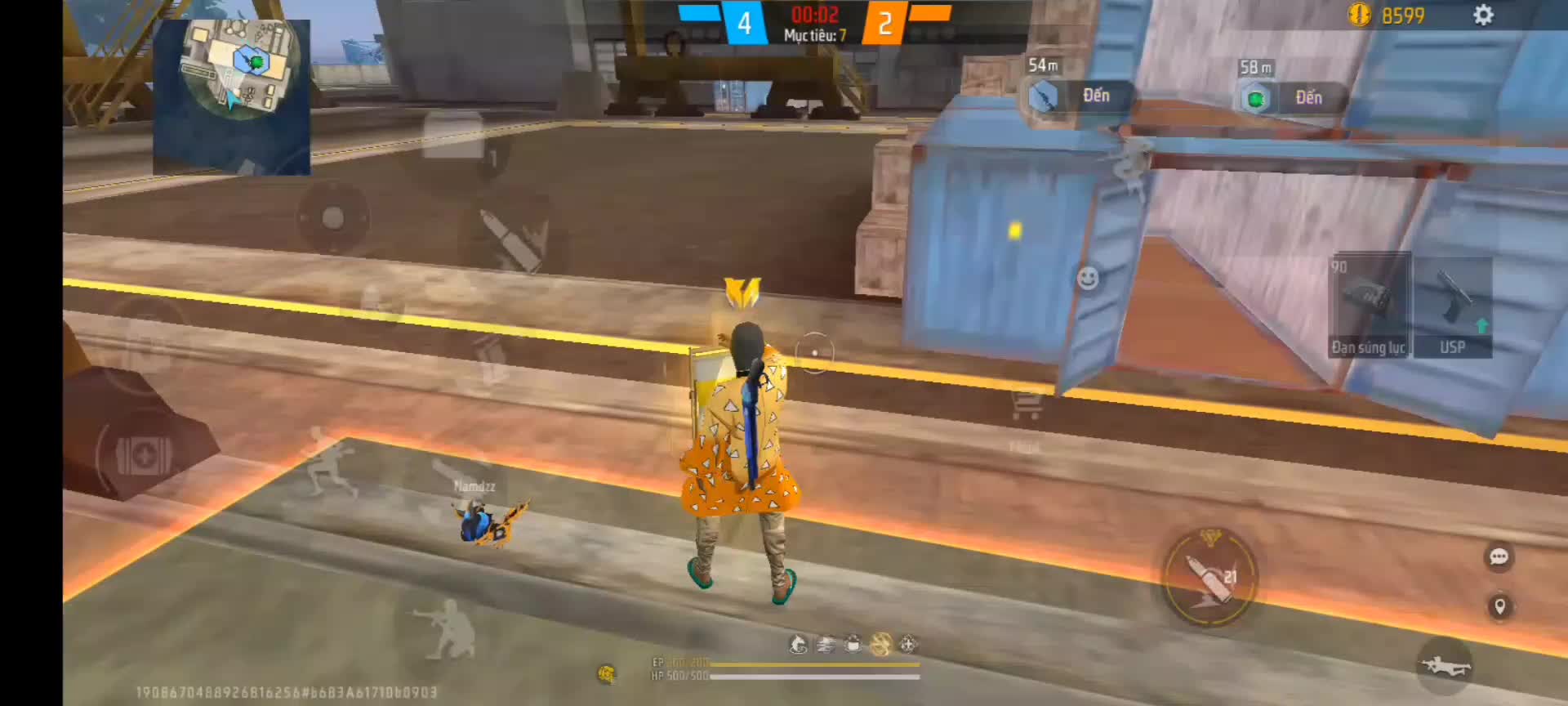Pick up the 'Đạn súng lục' ammo
The width and height of the screenshot is (1568, 706).
(x=1369, y=307)
